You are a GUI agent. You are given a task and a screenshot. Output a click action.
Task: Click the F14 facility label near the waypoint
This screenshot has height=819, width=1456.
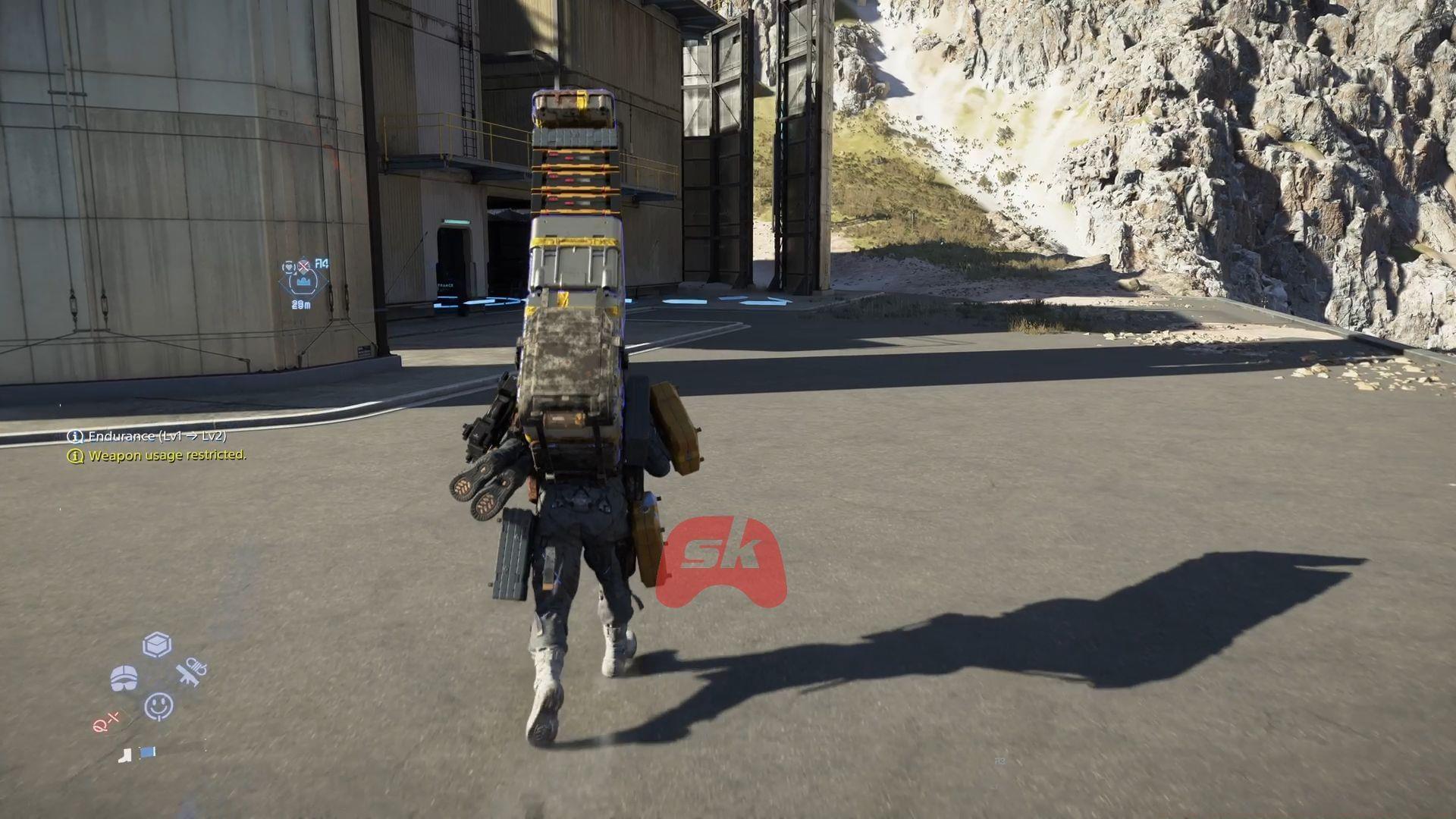tap(322, 262)
